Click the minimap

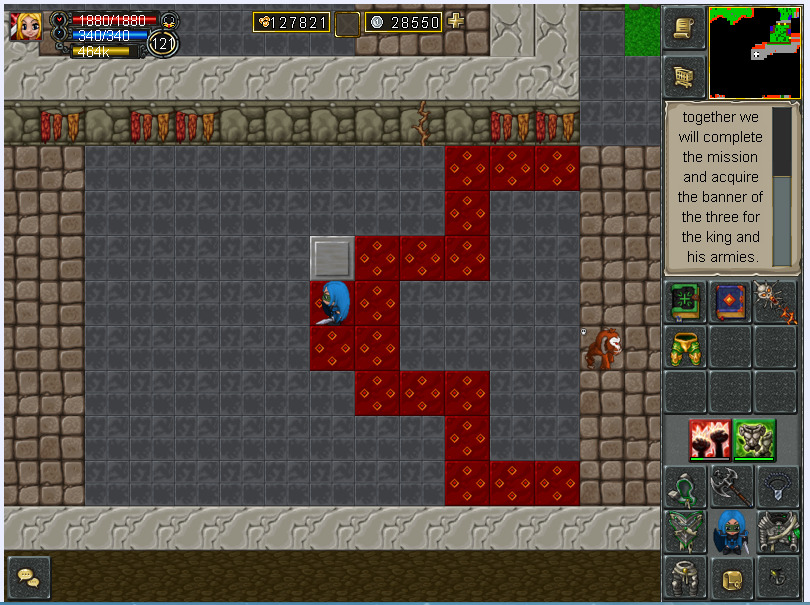pyautogui.click(x=754, y=51)
